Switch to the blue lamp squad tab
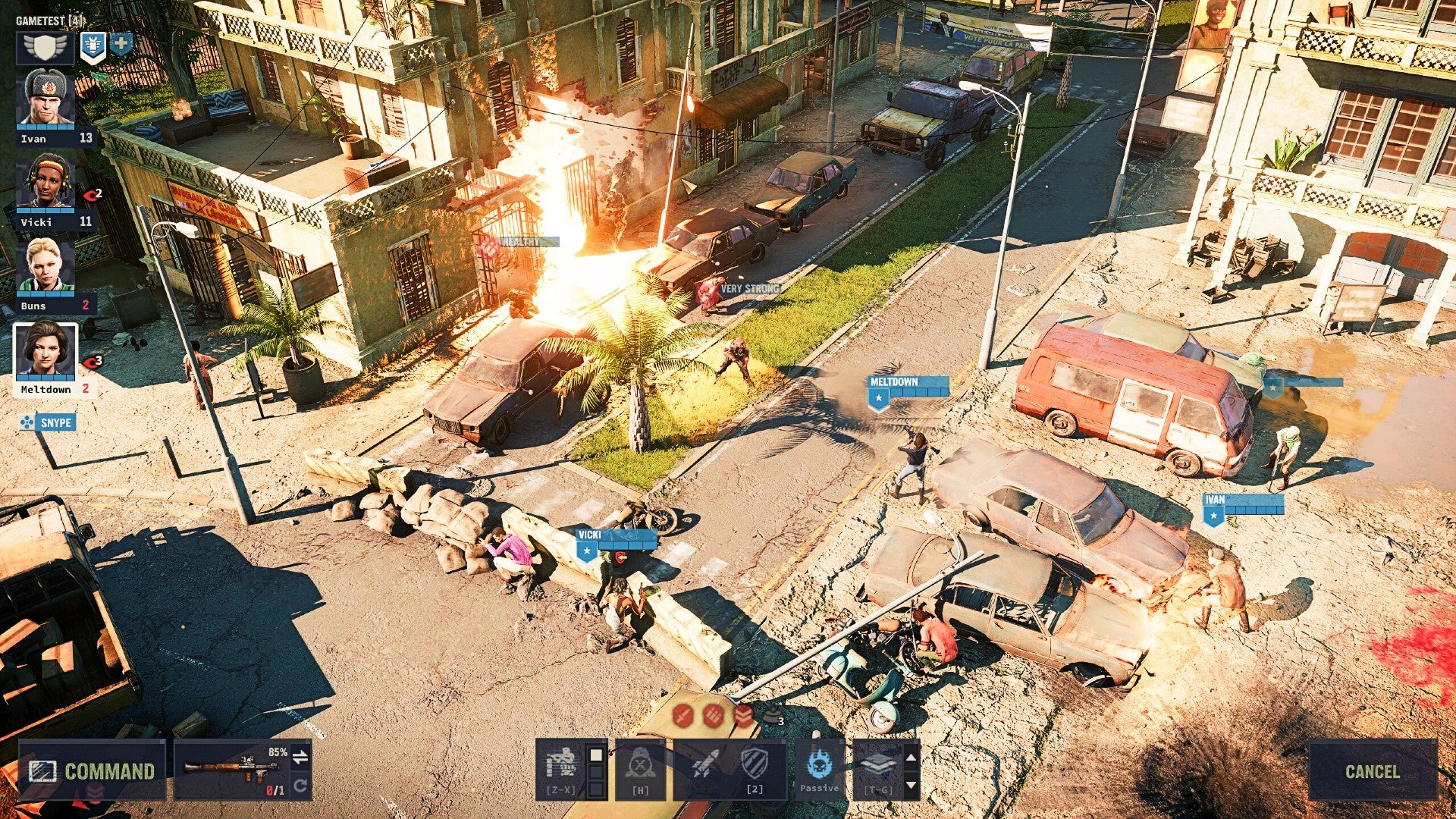The width and height of the screenshot is (1456, 819). tap(92, 46)
